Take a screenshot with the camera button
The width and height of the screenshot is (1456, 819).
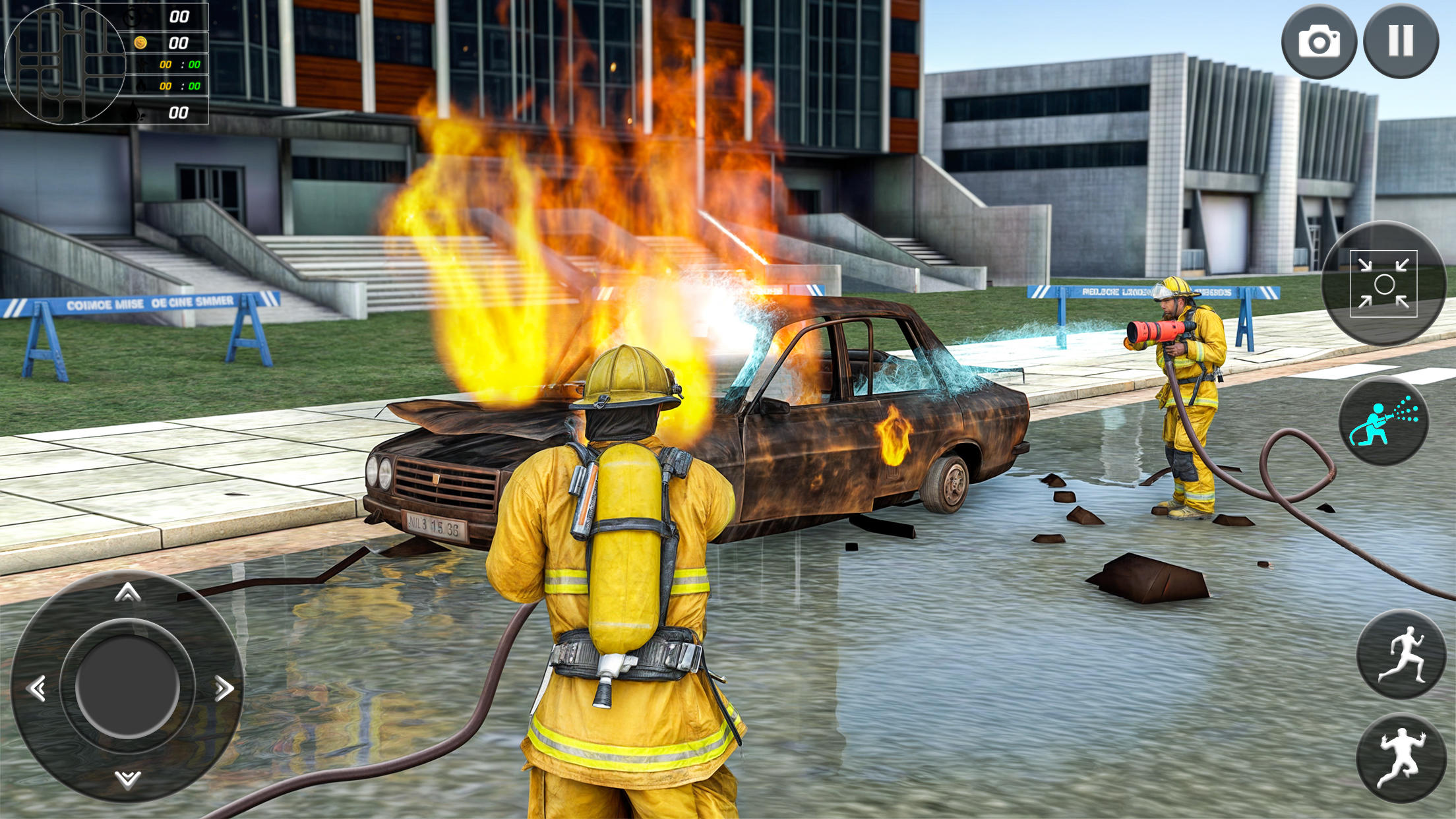click(1319, 42)
